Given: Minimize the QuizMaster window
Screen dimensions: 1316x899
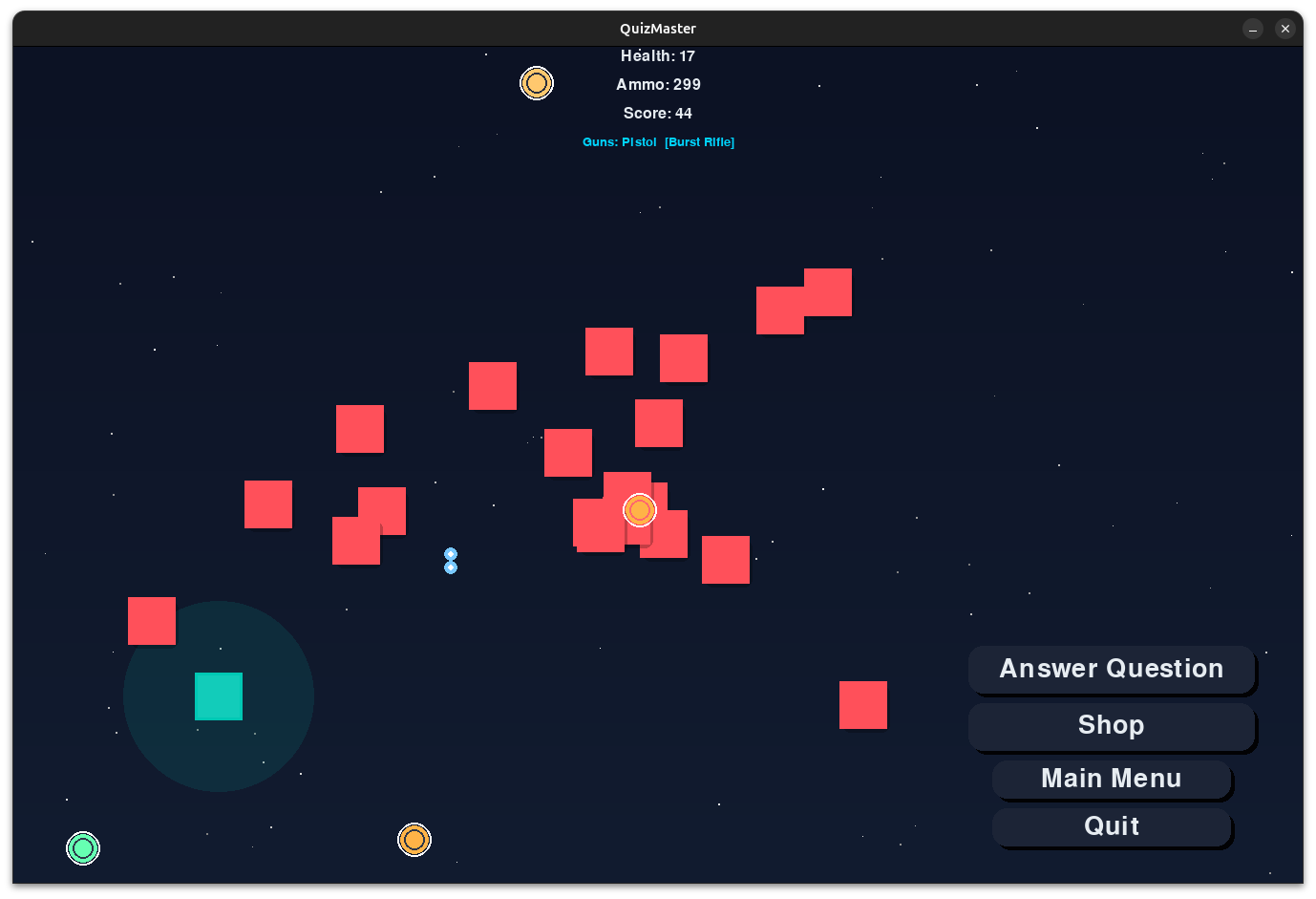Looking at the screenshot, I should click(1253, 29).
